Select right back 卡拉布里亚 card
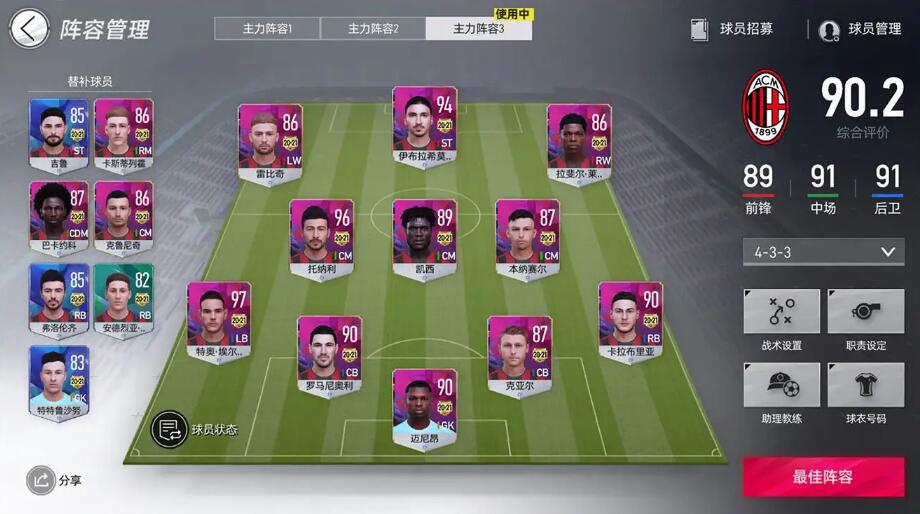 [x=630, y=320]
